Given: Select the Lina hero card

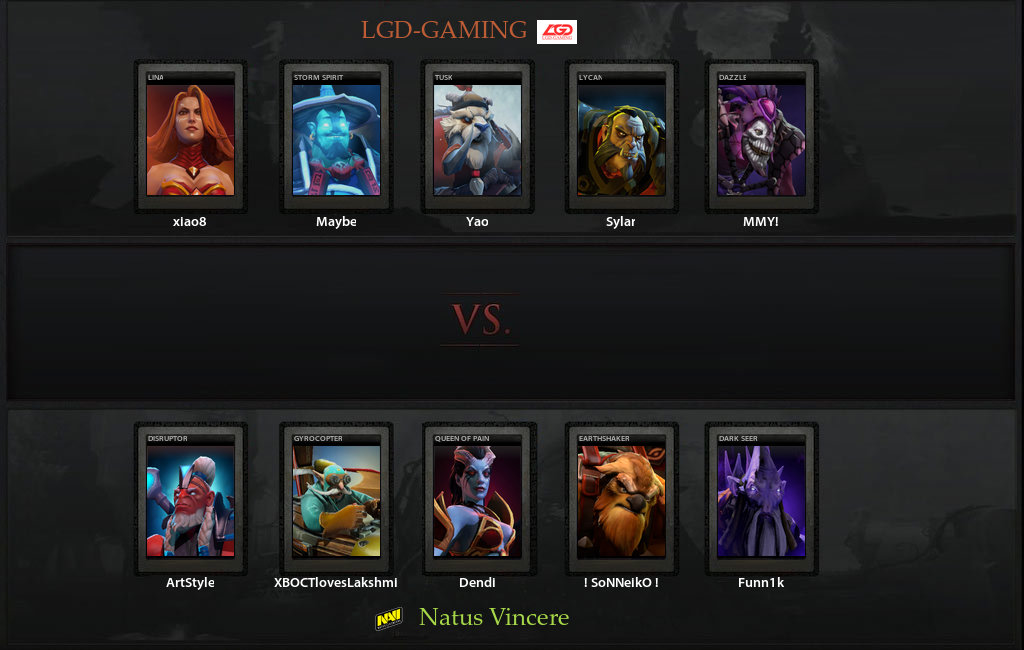Looking at the screenshot, I should (190, 138).
